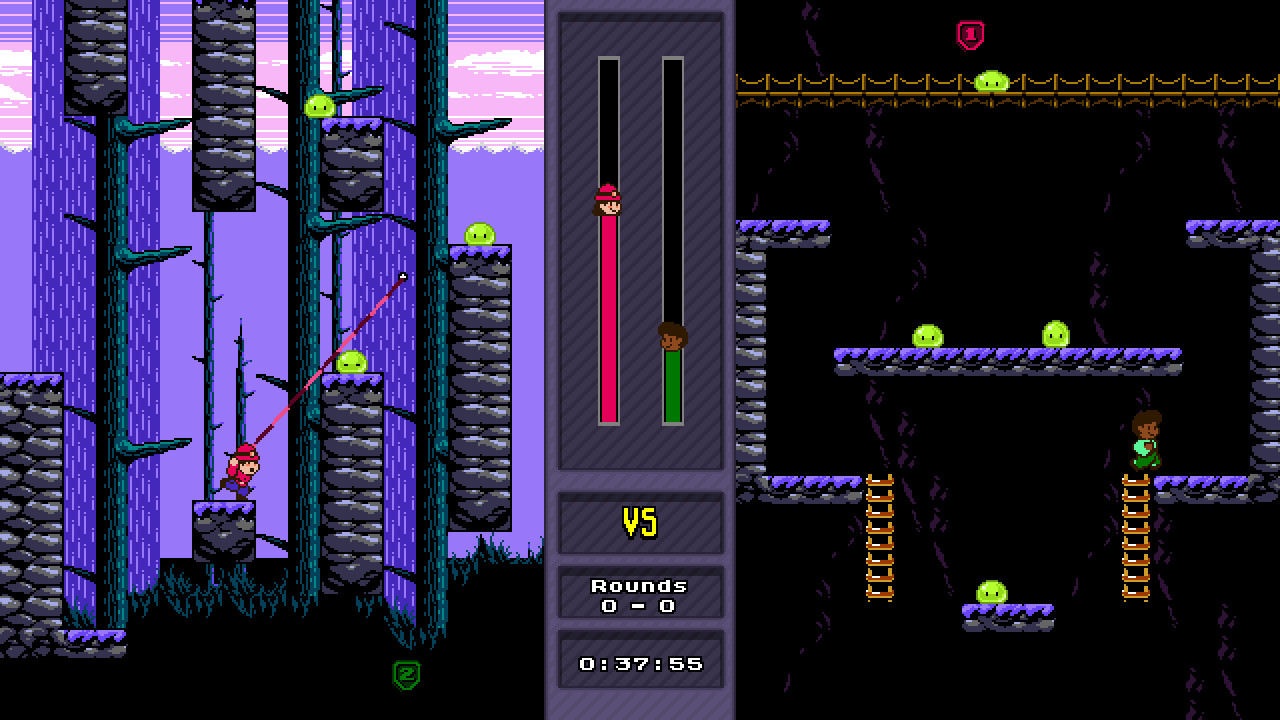The image size is (1280, 720).
Task: Click player 1's pink progress bar track
Action: 611,320
